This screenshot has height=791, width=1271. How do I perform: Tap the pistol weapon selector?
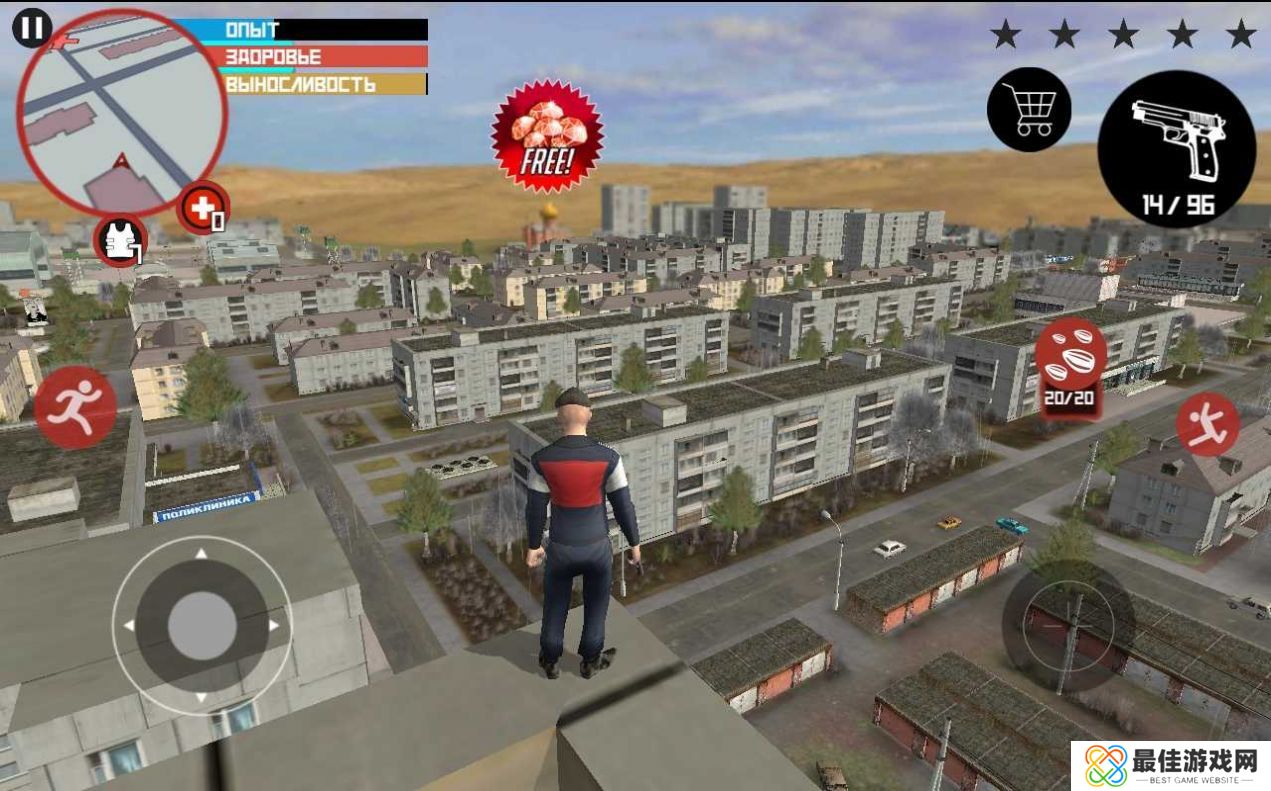[1176, 148]
